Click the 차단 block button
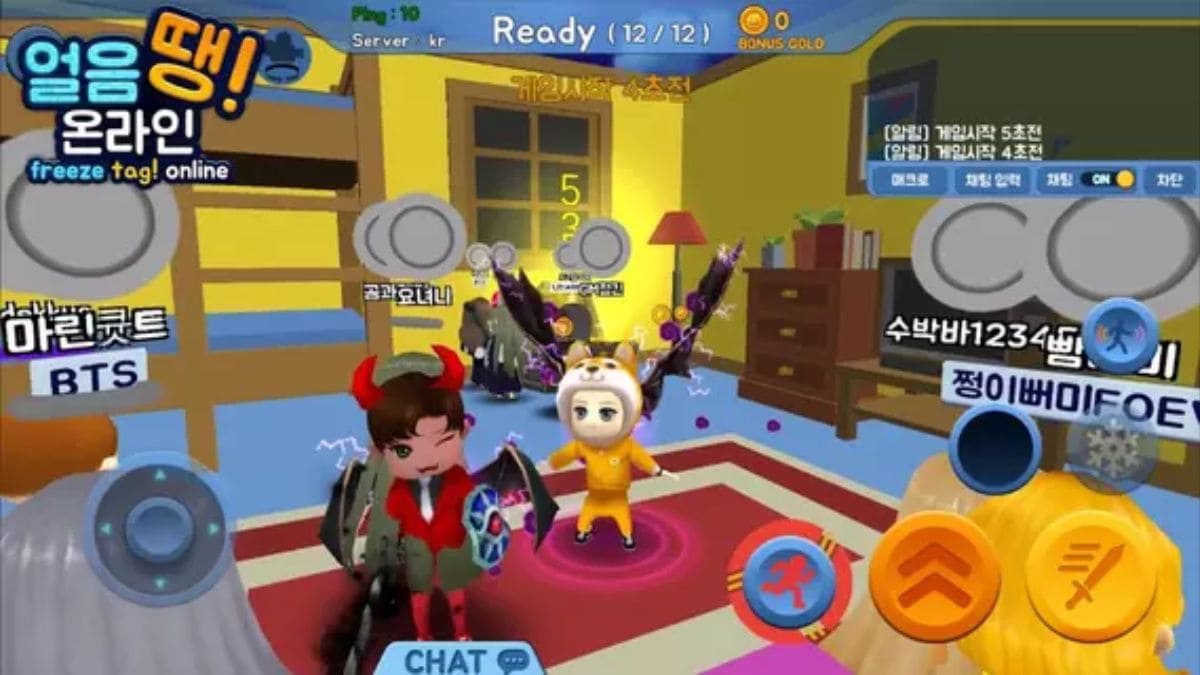Screen dimensions: 1200x675 (x=1168, y=180)
